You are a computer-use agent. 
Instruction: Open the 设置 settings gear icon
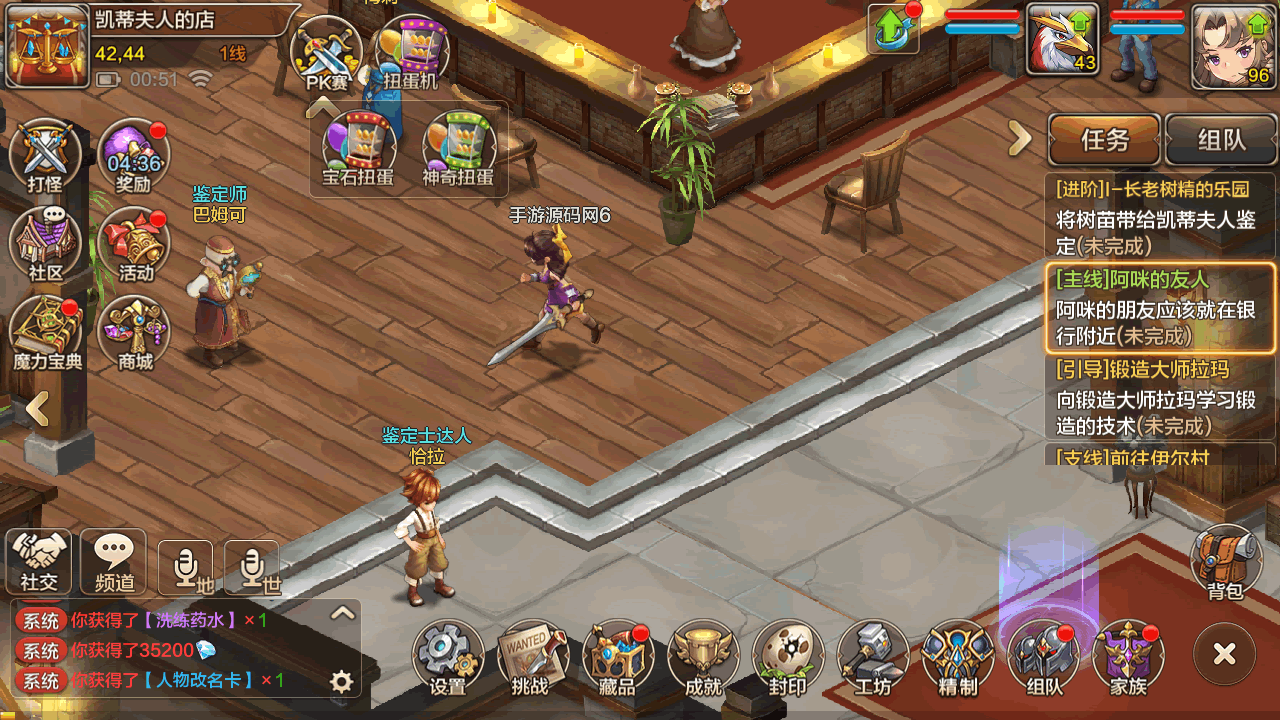(447, 656)
